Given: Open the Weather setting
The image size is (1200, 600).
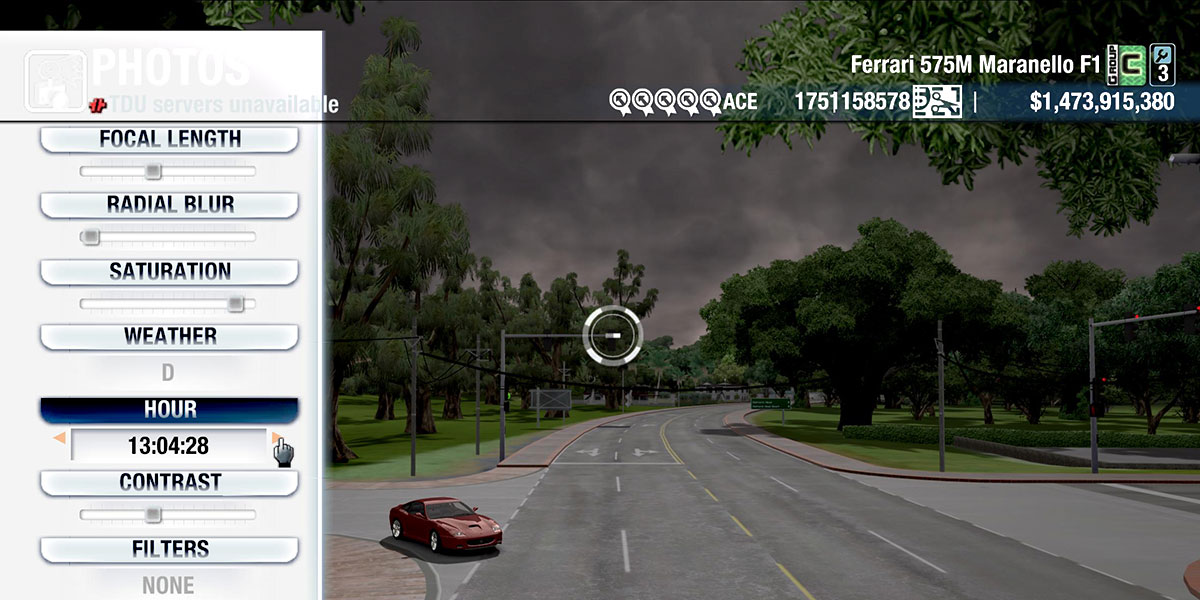Looking at the screenshot, I should coord(169,336).
